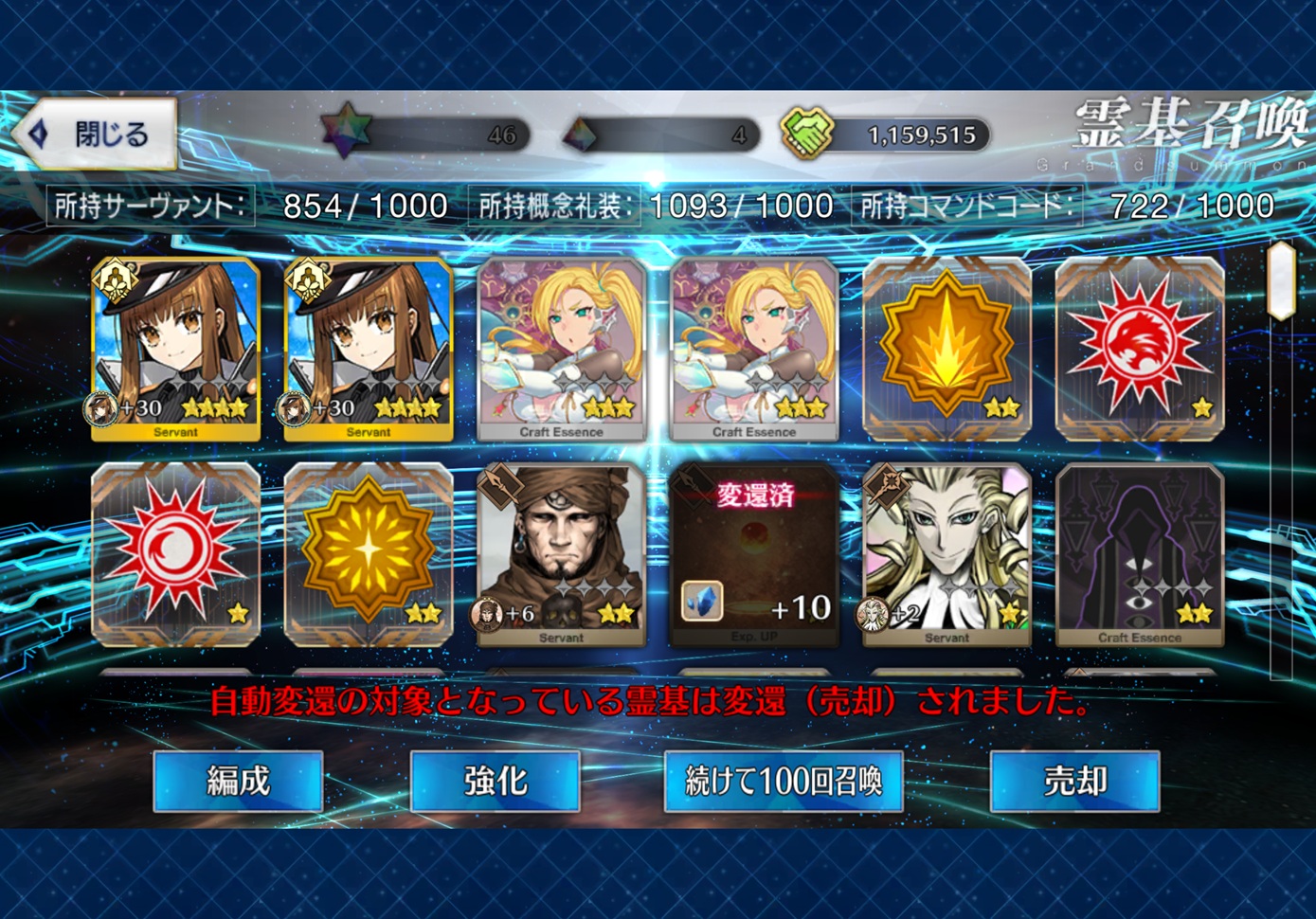Go to the 強化 enhancement screen
The image size is (1316, 919).
(x=495, y=781)
